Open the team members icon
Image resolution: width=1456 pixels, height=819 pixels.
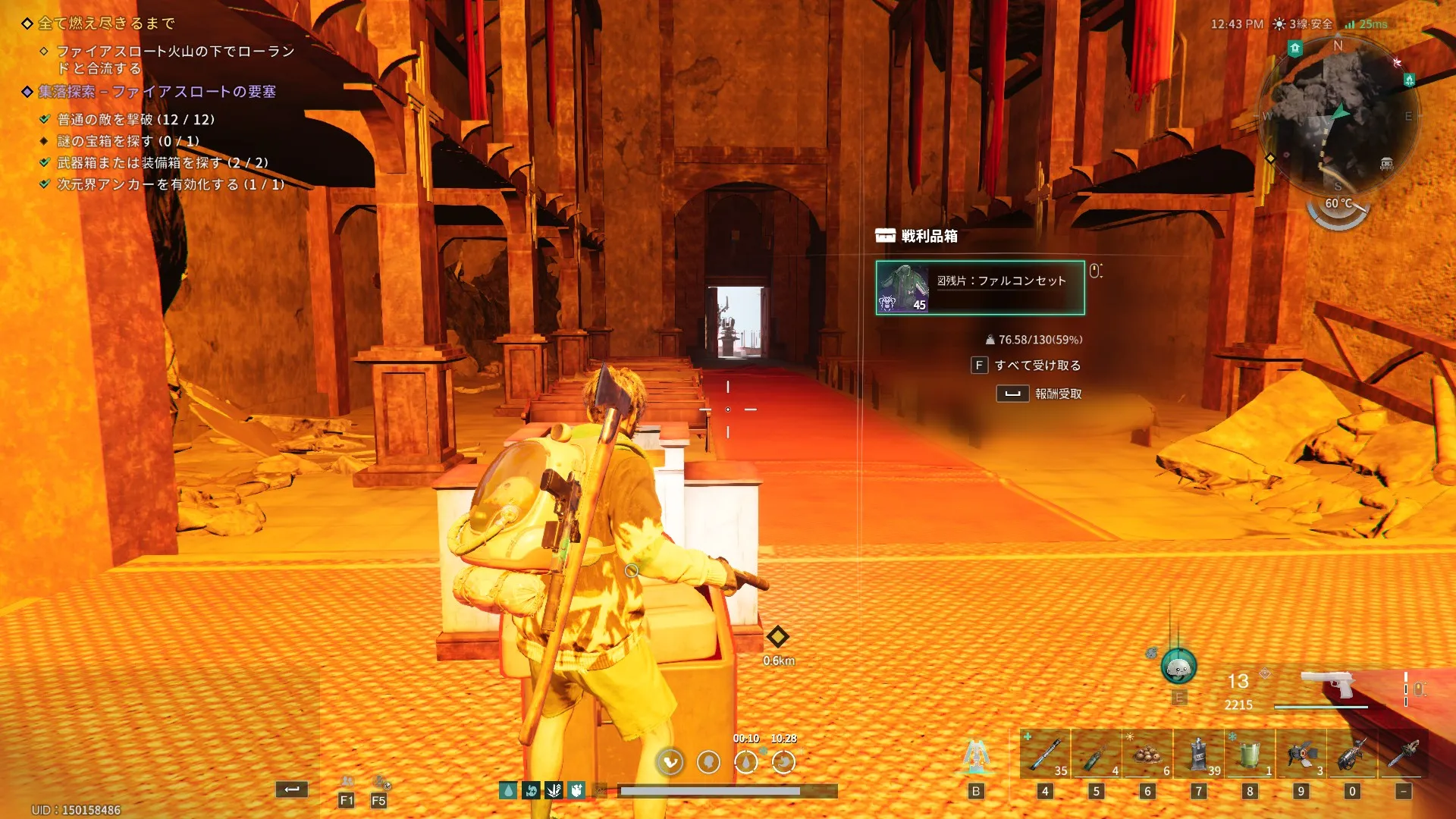tap(347, 782)
